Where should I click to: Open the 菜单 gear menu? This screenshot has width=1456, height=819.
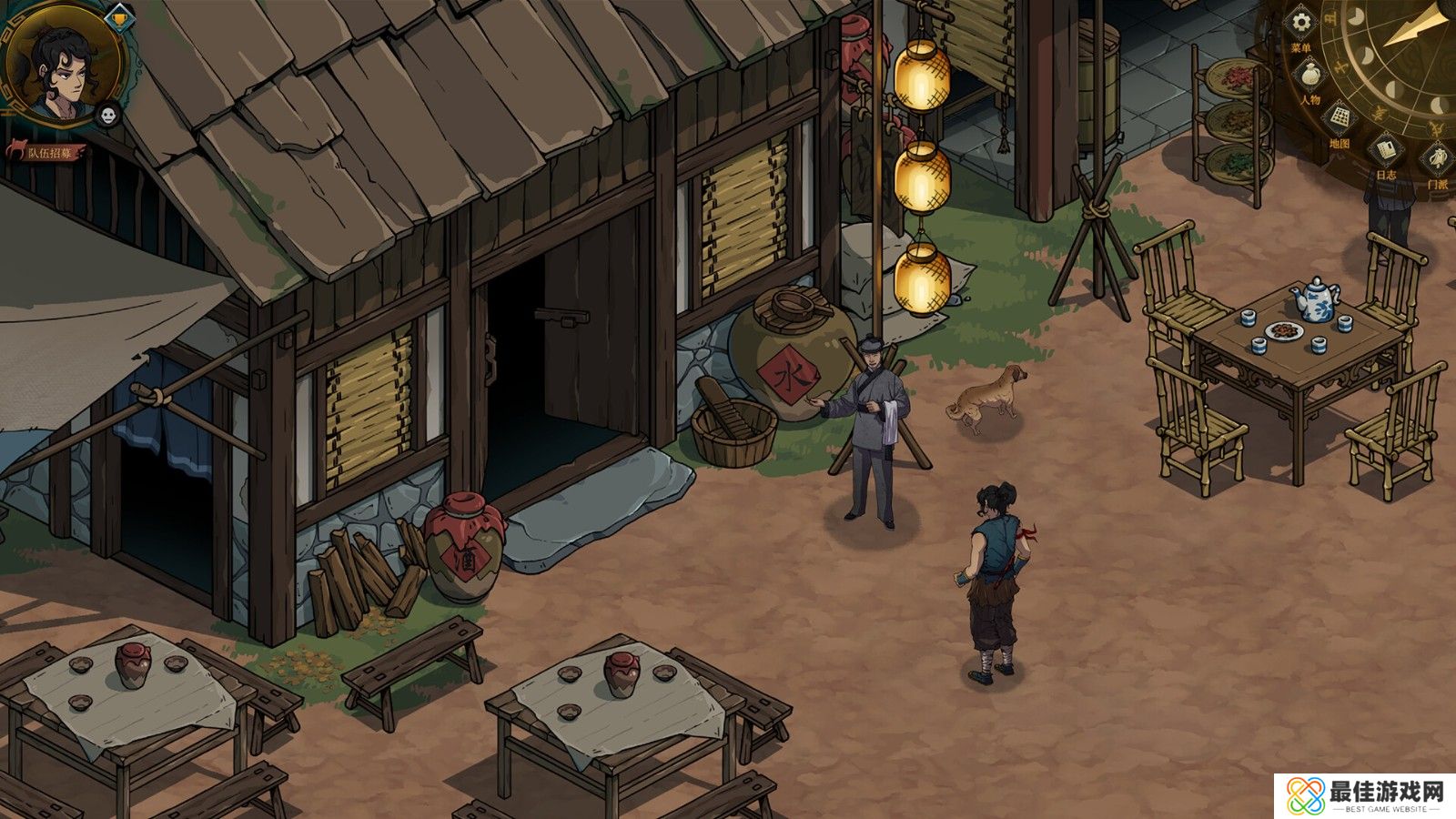pyautogui.click(x=1302, y=24)
